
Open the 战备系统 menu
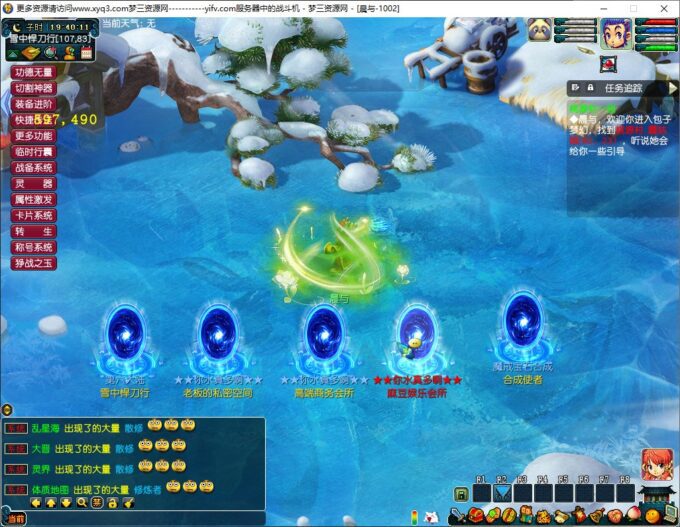[34, 168]
